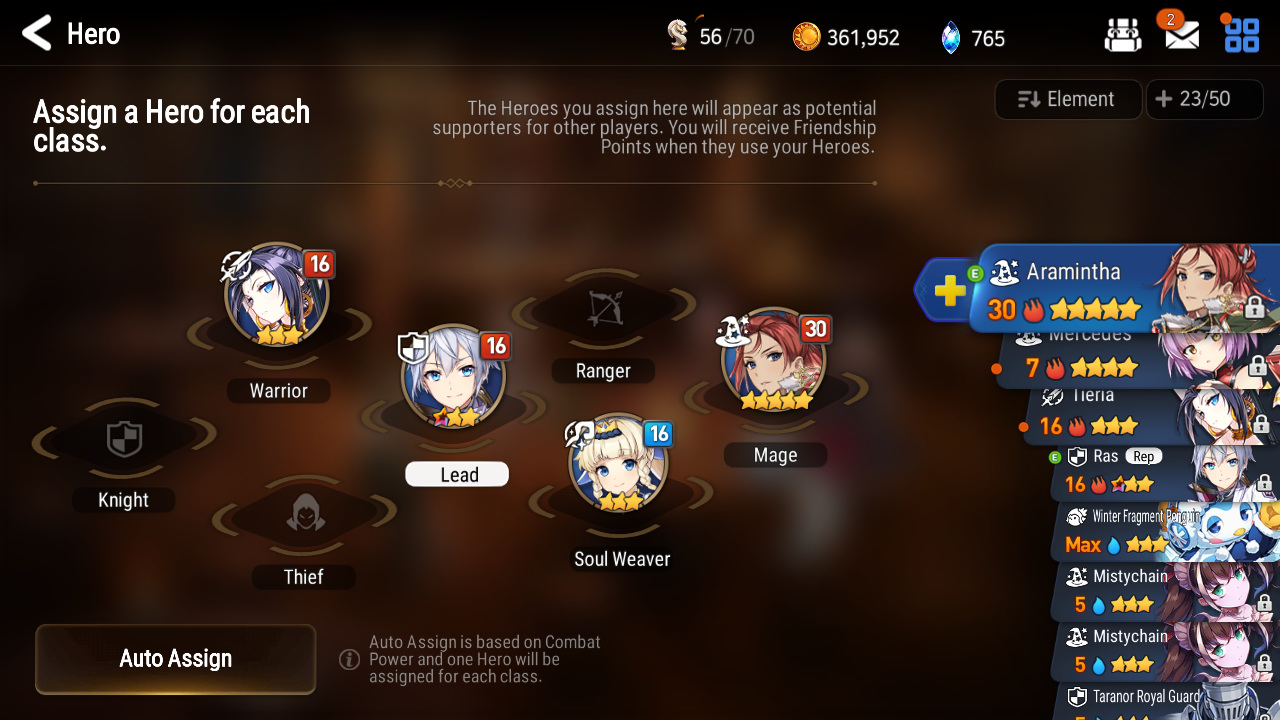Select the Soul Weaver hero portrait
Viewport: 1280px width, 720px height.
pos(618,464)
